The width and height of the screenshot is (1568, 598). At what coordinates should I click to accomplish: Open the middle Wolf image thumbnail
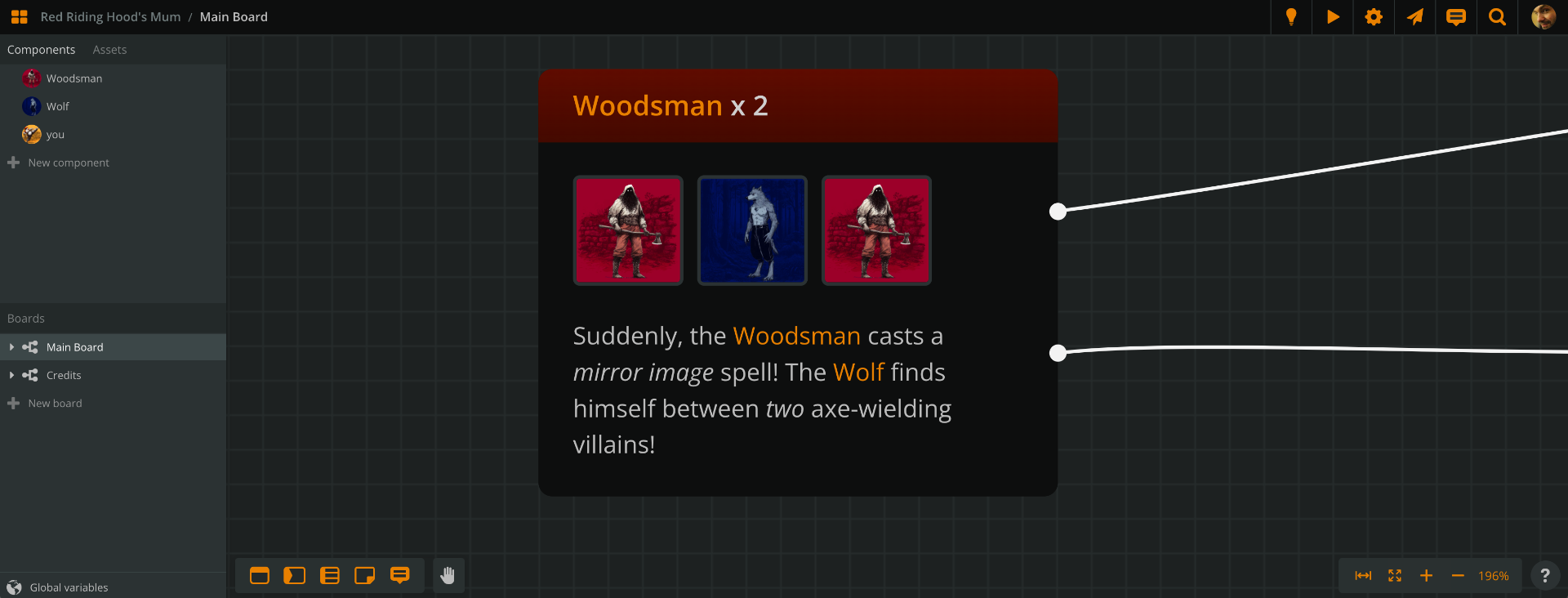(751, 230)
